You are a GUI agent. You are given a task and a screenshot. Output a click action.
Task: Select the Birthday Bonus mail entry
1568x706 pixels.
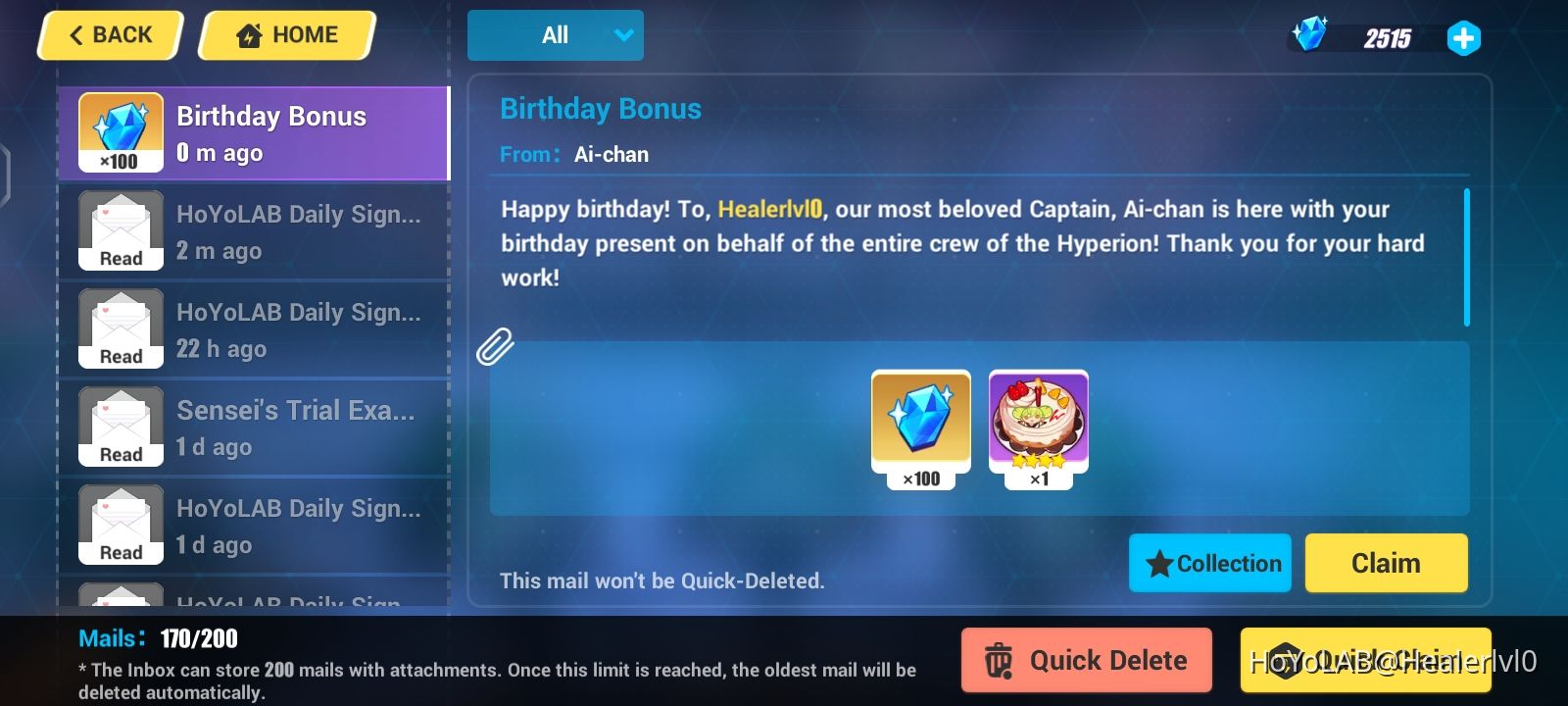(x=255, y=132)
